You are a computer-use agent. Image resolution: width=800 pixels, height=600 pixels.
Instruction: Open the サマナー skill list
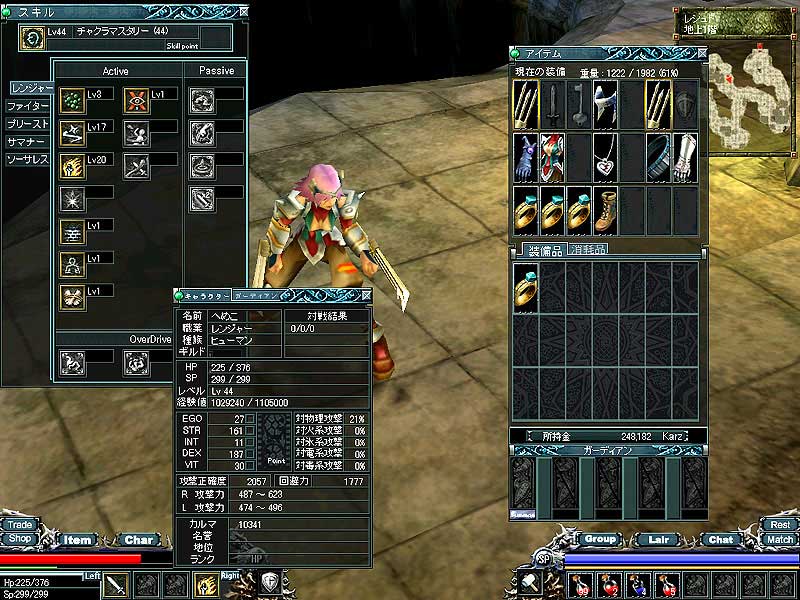[x=27, y=142]
